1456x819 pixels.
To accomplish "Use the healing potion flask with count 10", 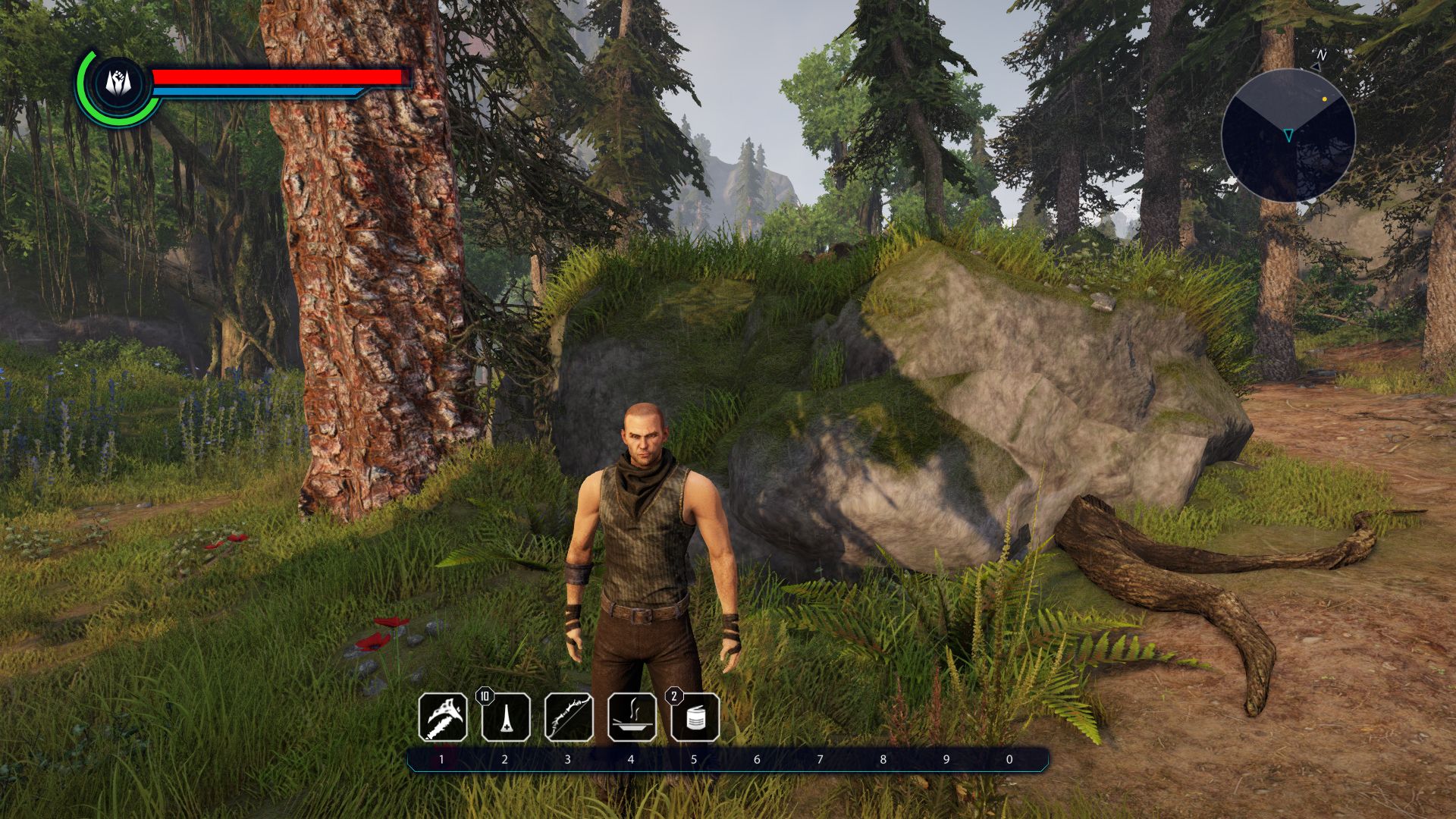I will point(506,717).
